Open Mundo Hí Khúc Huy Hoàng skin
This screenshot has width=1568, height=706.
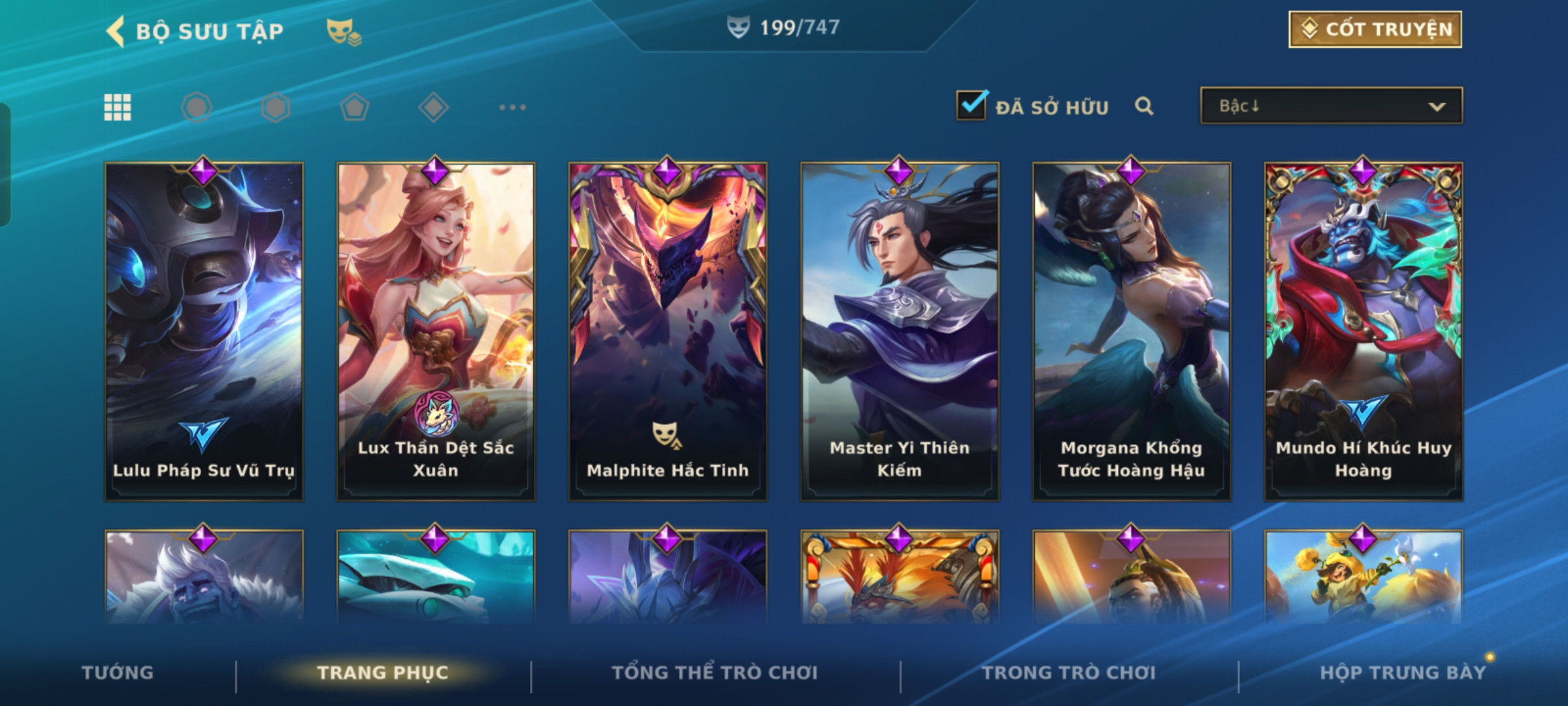coord(1364,331)
